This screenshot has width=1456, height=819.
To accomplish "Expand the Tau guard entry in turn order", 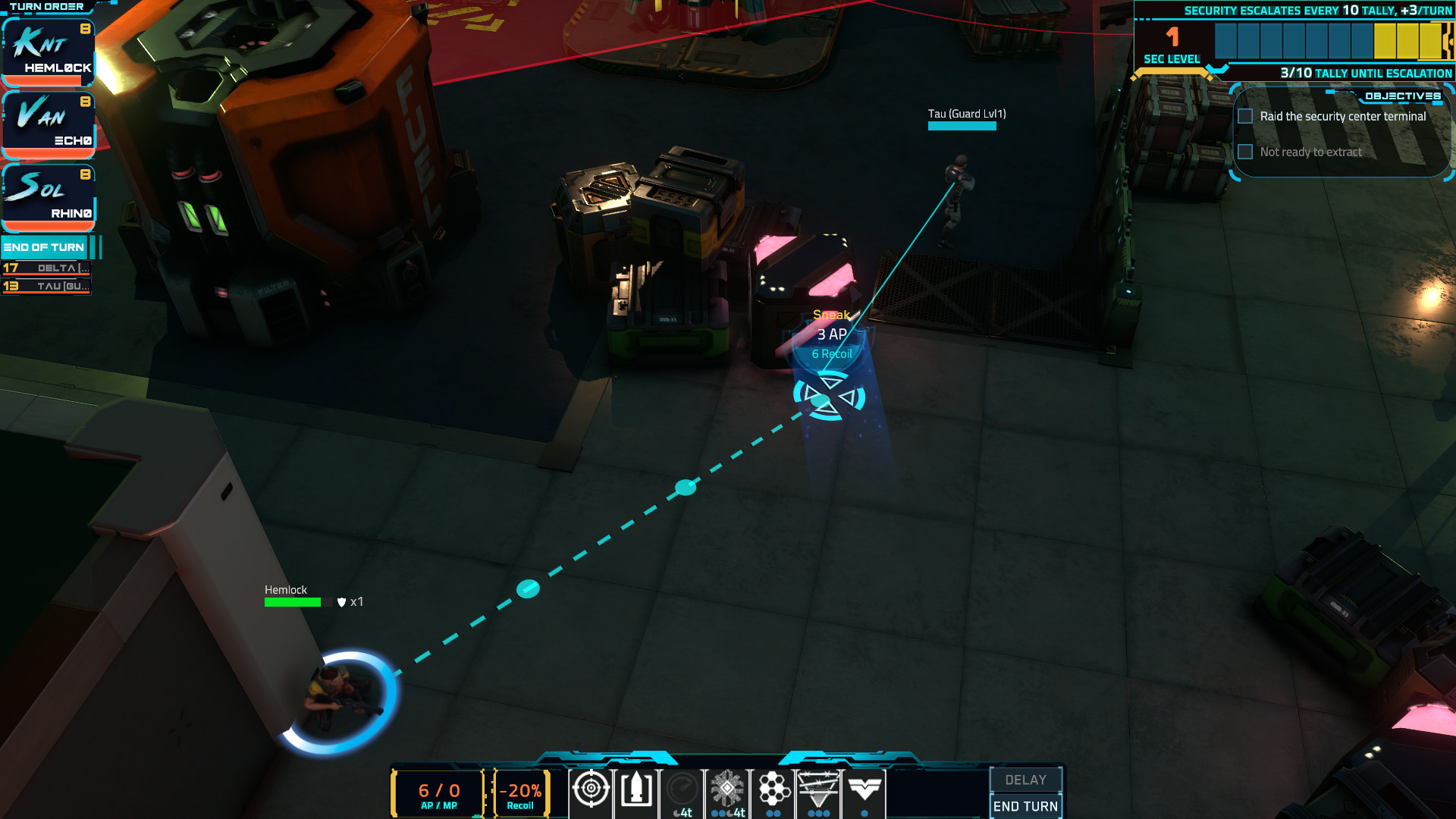I will tap(47, 287).
